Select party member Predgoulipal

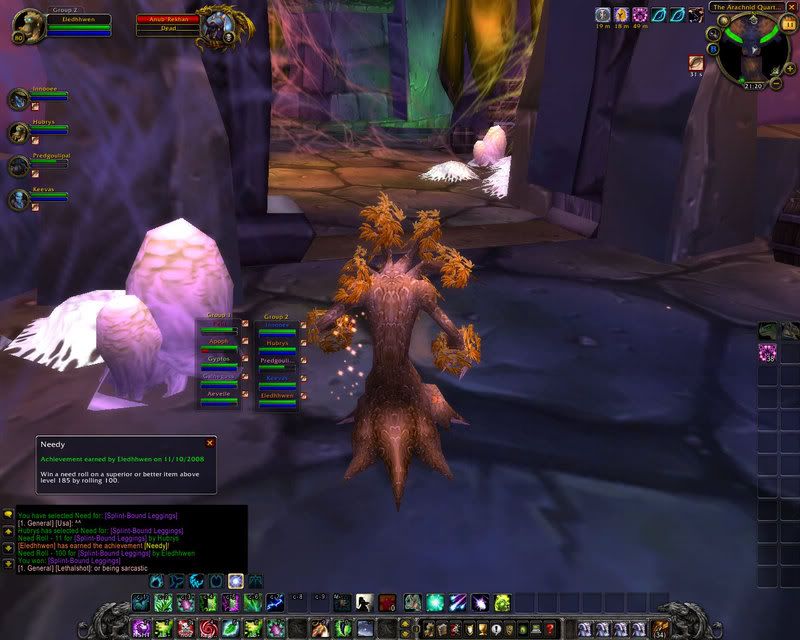click(19, 166)
